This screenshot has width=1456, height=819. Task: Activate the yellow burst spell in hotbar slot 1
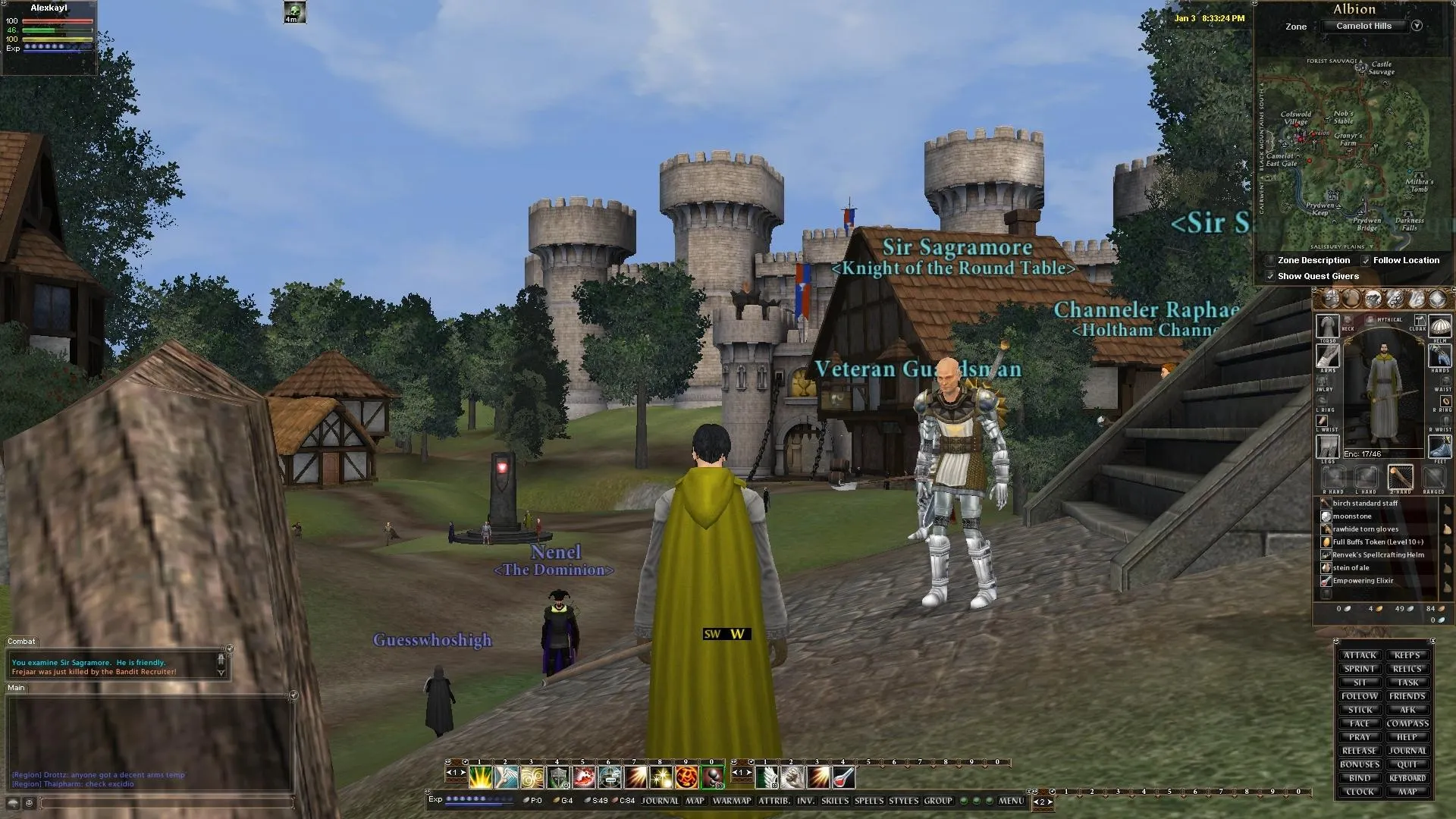(481, 777)
